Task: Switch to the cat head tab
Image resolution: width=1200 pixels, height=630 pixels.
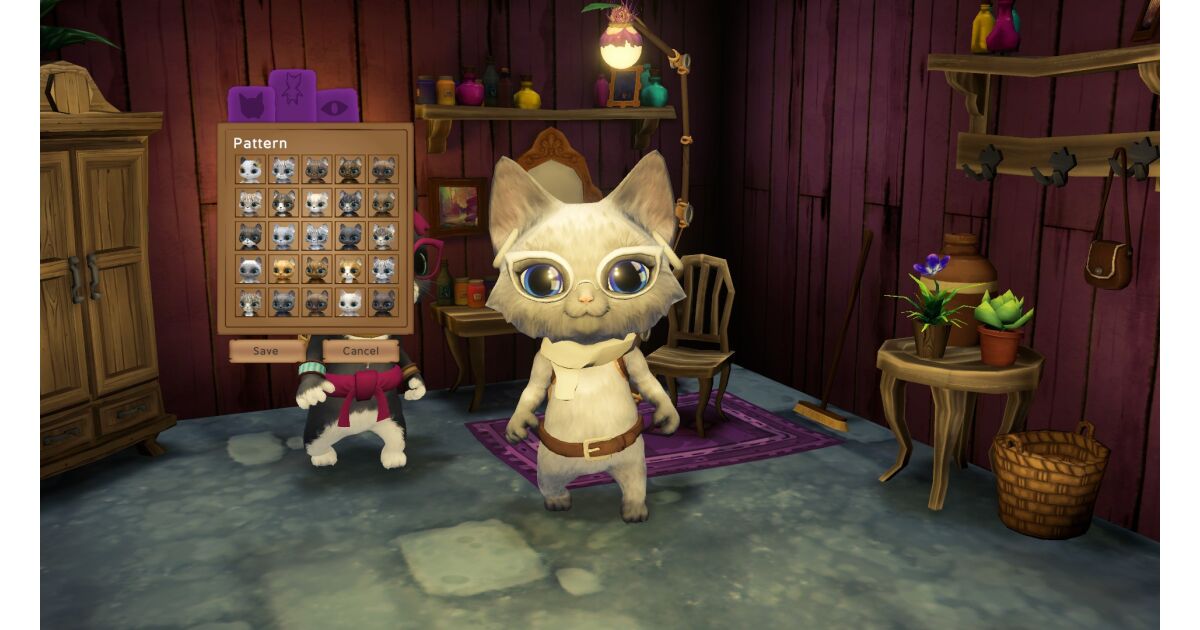Action: tap(251, 105)
